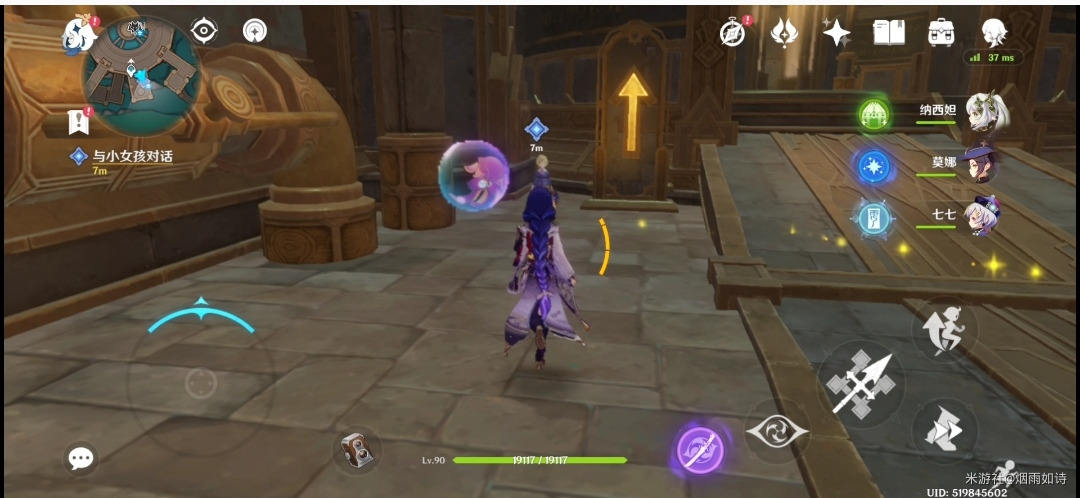
Task: Open the backpack inventory
Action: 940,33
